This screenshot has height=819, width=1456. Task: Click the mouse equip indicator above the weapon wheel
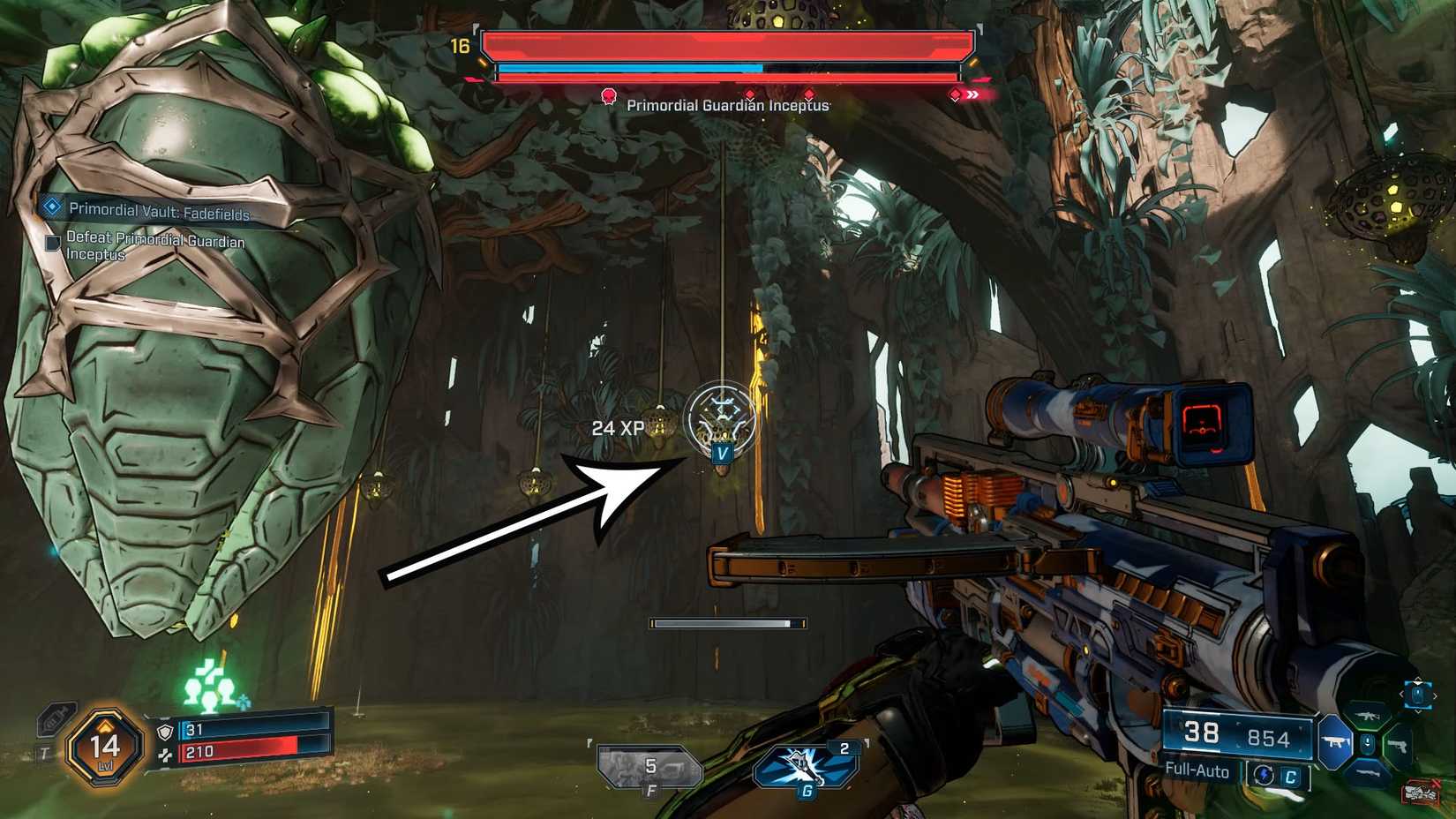click(x=1419, y=695)
